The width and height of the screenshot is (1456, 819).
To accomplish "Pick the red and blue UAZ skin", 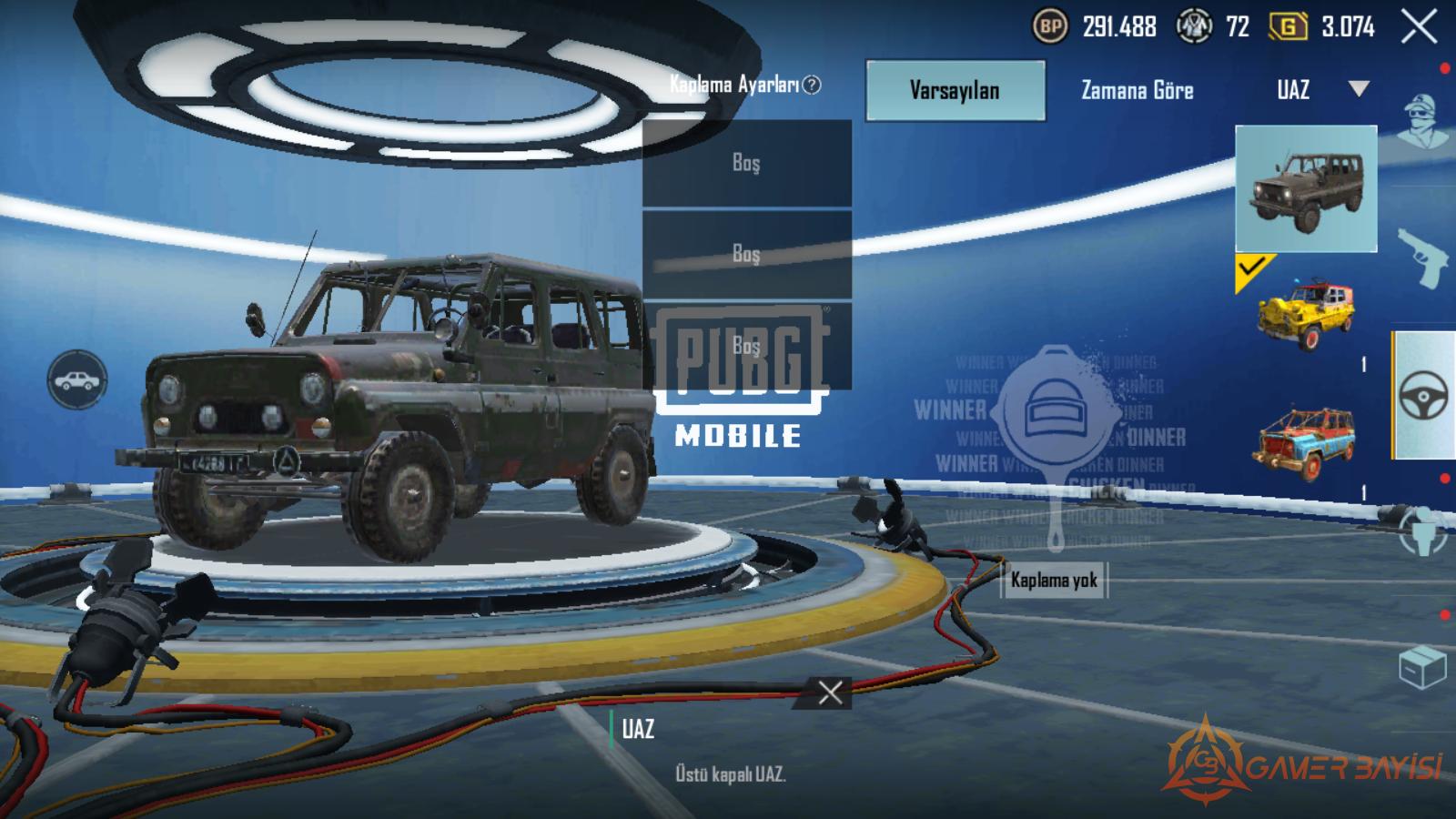I will pyautogui.click(x=1307, y=443).
